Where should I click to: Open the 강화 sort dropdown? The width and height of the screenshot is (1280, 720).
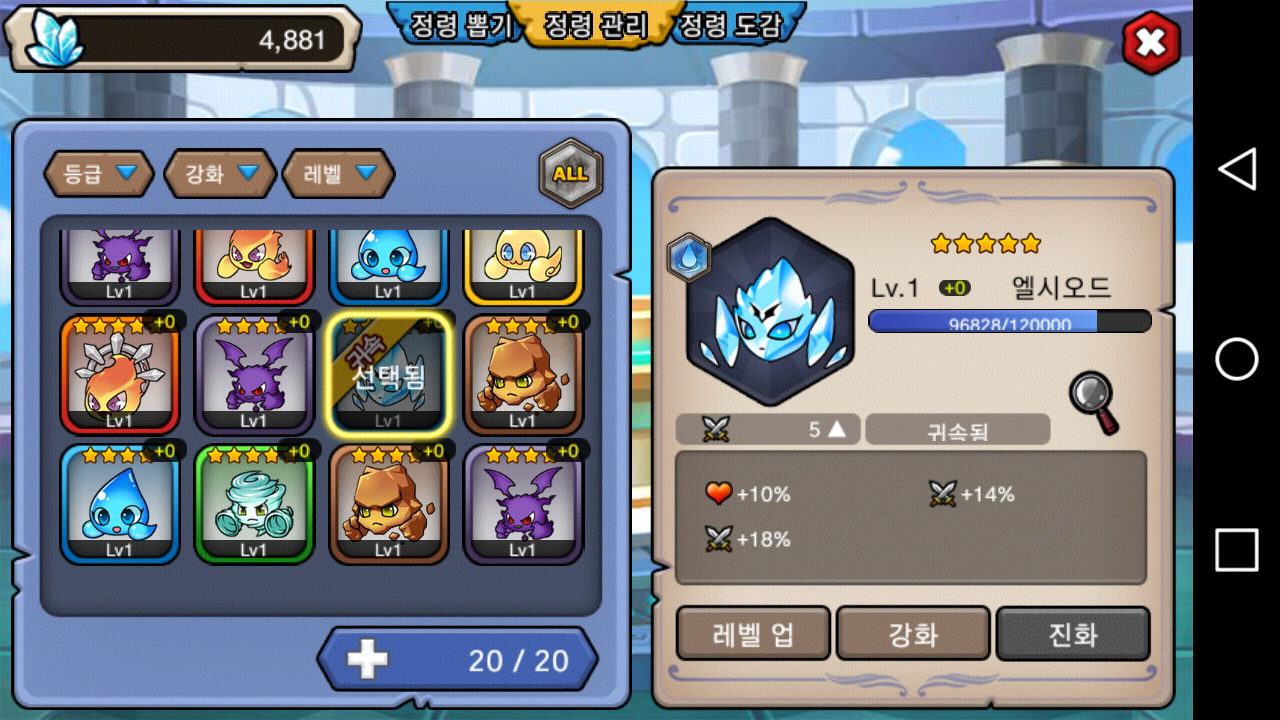pos(219,174)
